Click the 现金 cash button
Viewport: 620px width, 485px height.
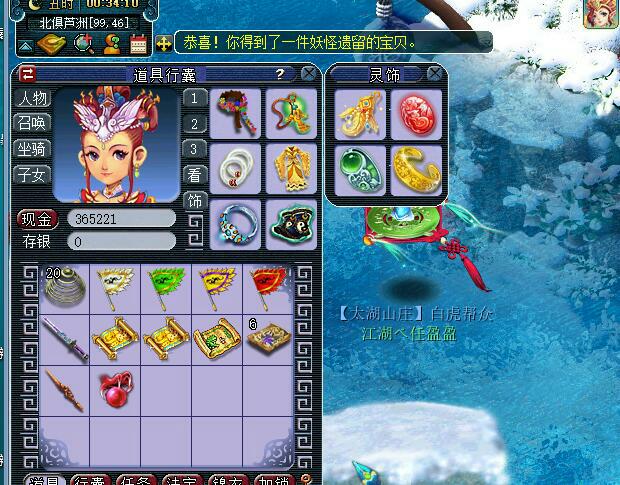coord(37,219)
